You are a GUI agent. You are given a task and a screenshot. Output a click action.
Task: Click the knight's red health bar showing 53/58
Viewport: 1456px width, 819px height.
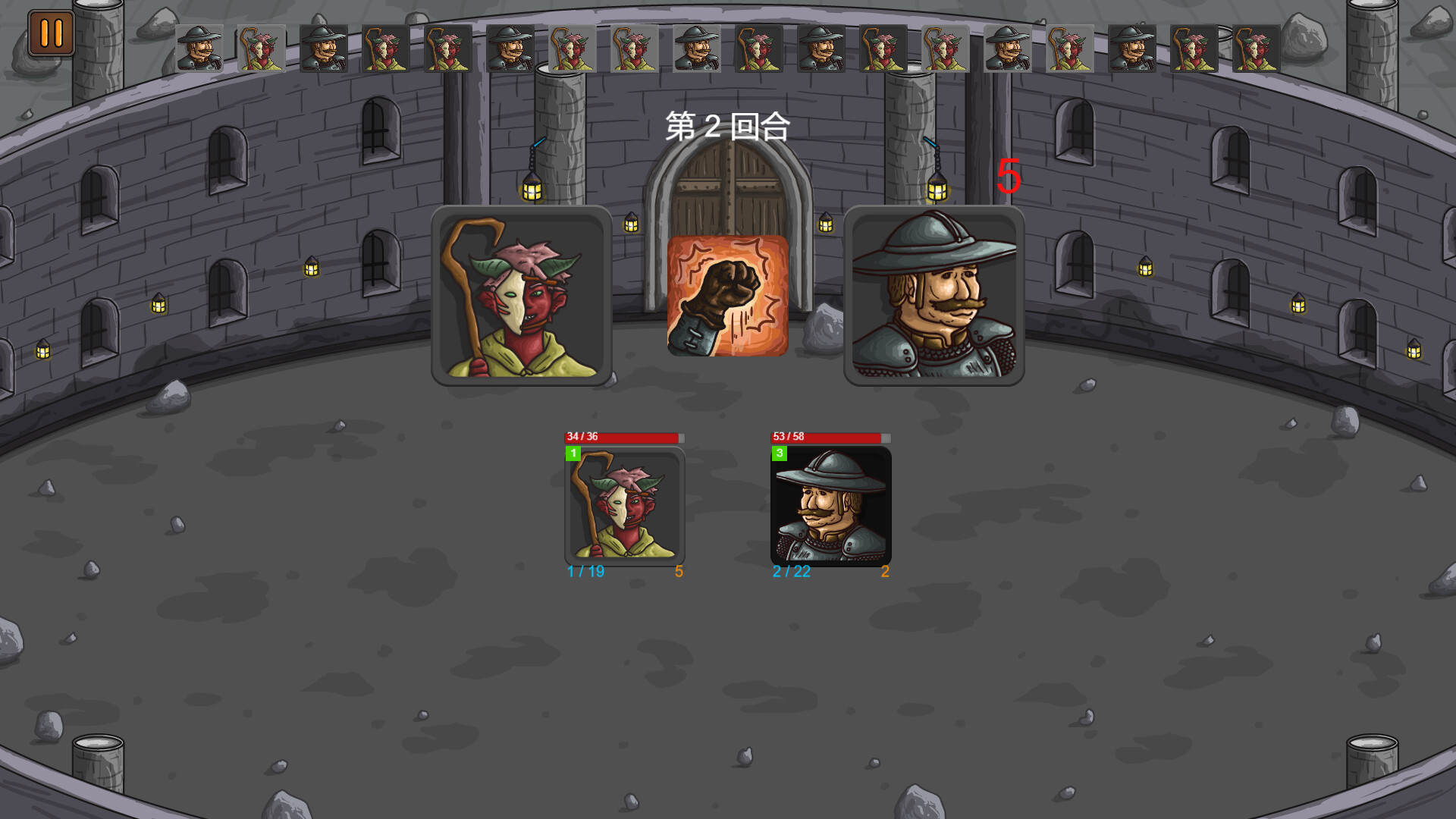tap(828, 438)
